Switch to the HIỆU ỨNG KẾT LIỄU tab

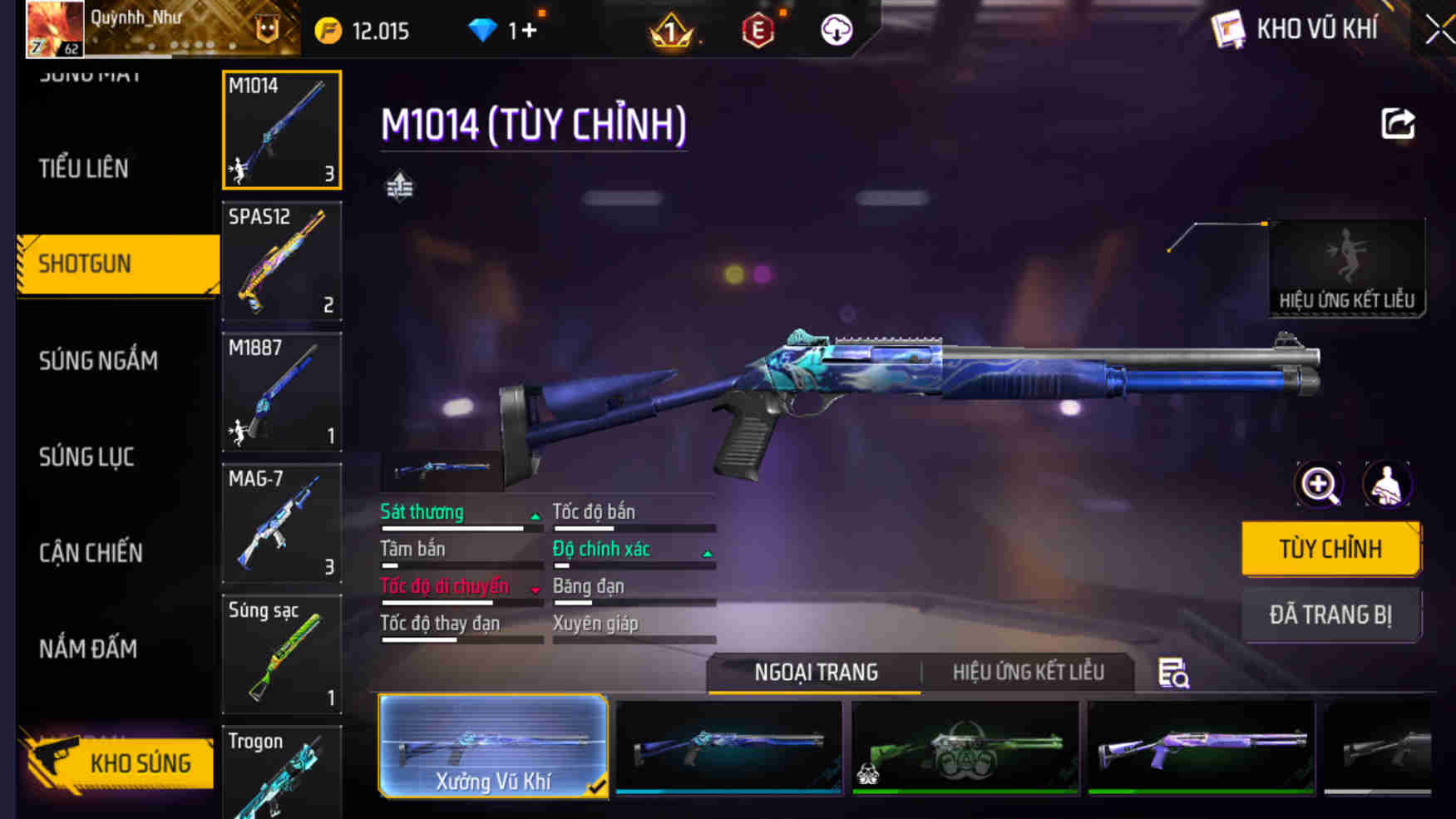[x=1028, y=673]
